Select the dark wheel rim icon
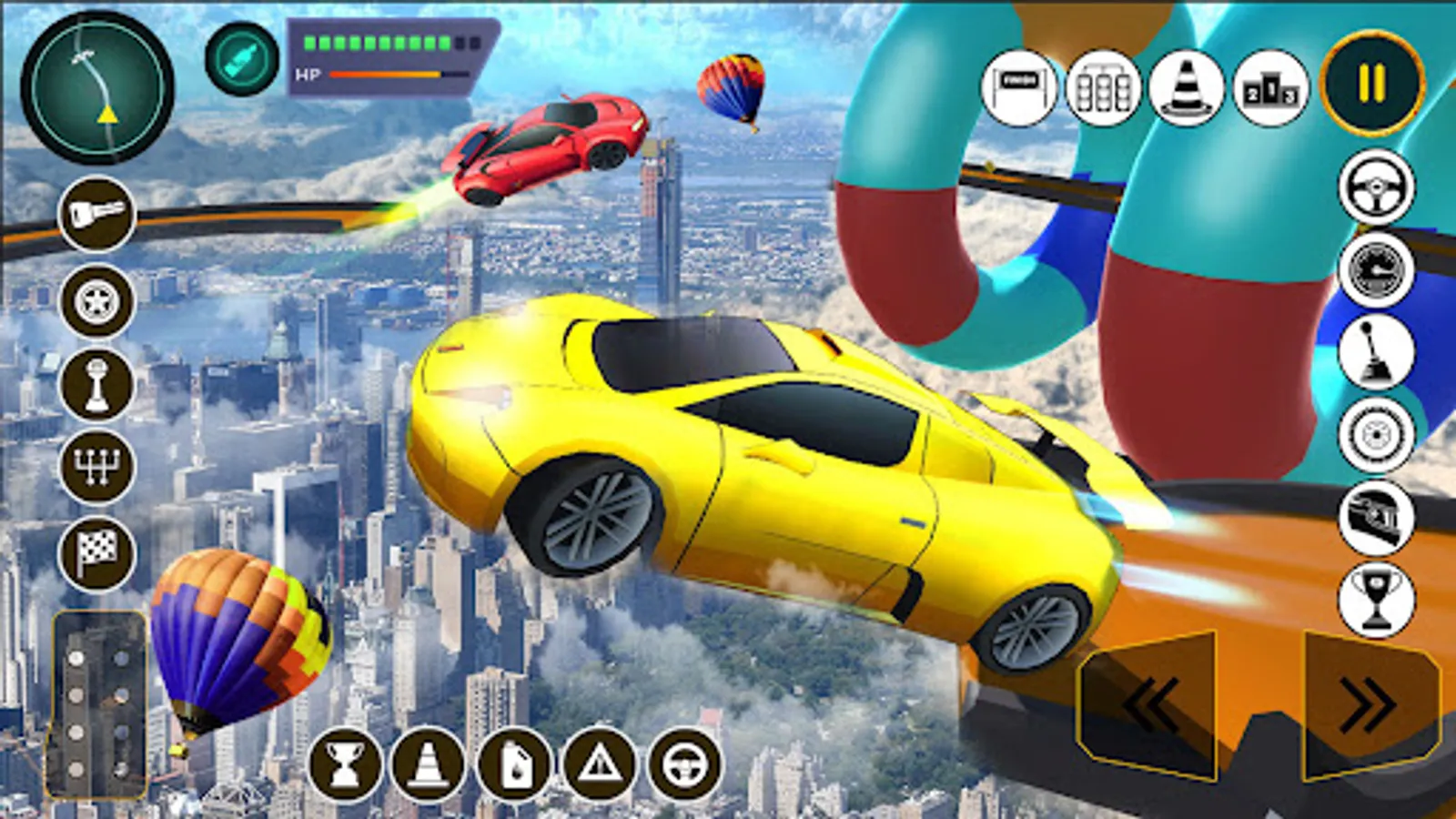The width and height of the screenshot is (1456, 819). [96, 301]
